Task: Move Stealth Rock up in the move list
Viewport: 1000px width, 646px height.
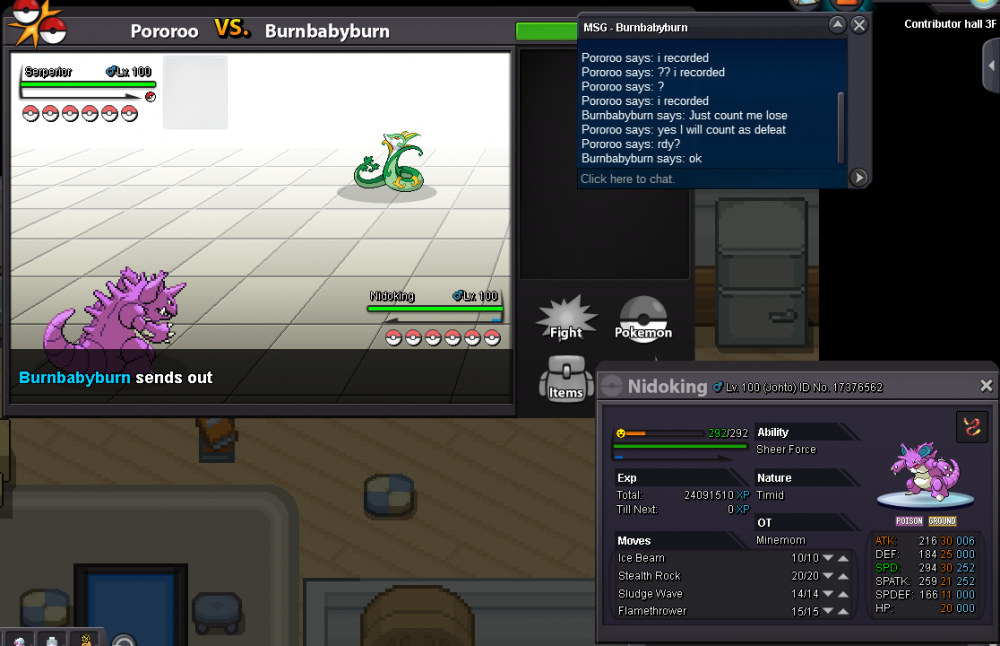Action: (x=844, y=576)
